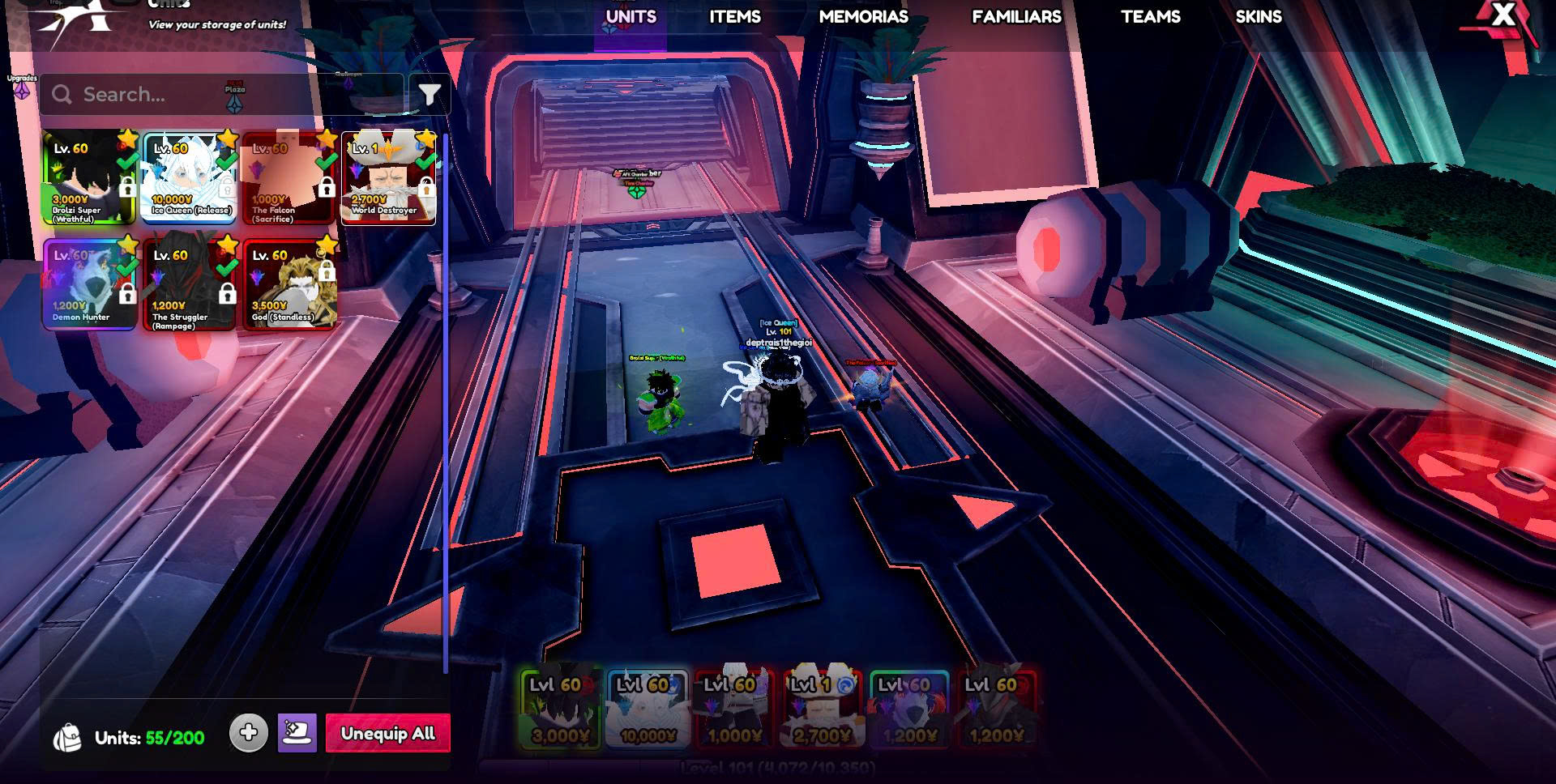Open the unit filter options
This screenshot has width=1556, height=784.
point(430,96)
